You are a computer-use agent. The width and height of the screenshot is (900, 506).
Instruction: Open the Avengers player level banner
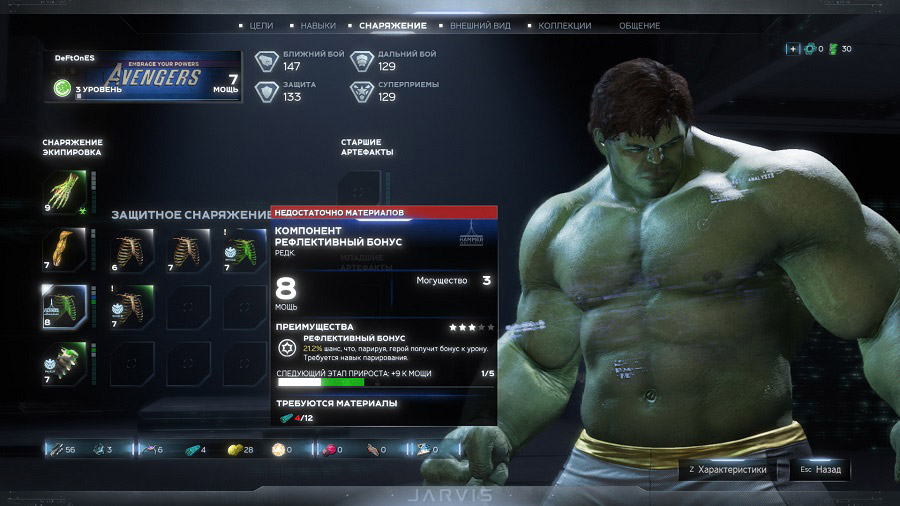click(x=142, y=76)
